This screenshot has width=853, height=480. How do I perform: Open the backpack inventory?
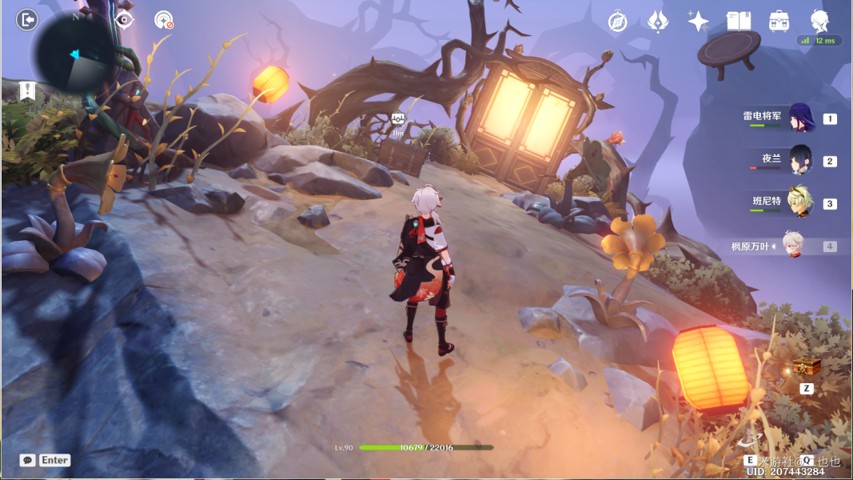pos(779,21)
